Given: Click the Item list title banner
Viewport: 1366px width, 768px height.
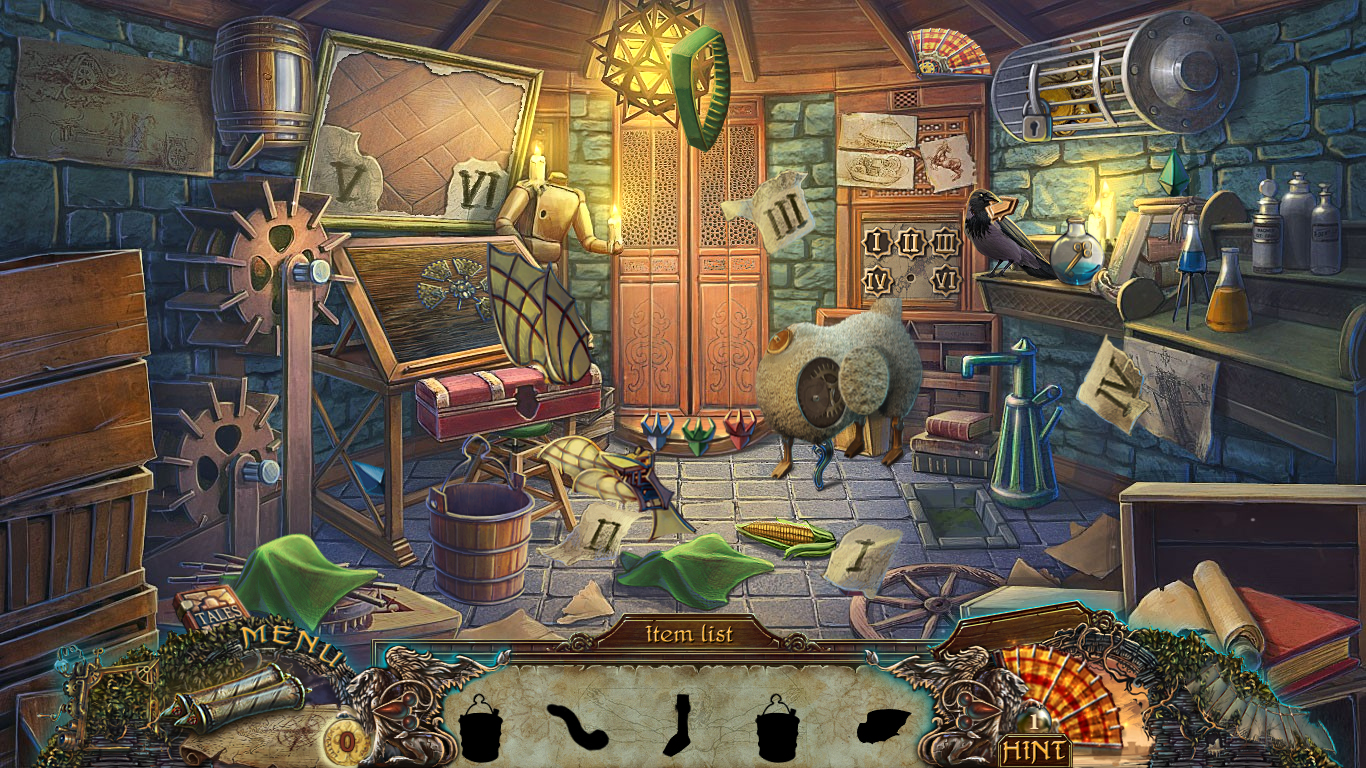Looking at the screenshot, I should (689, 633).
